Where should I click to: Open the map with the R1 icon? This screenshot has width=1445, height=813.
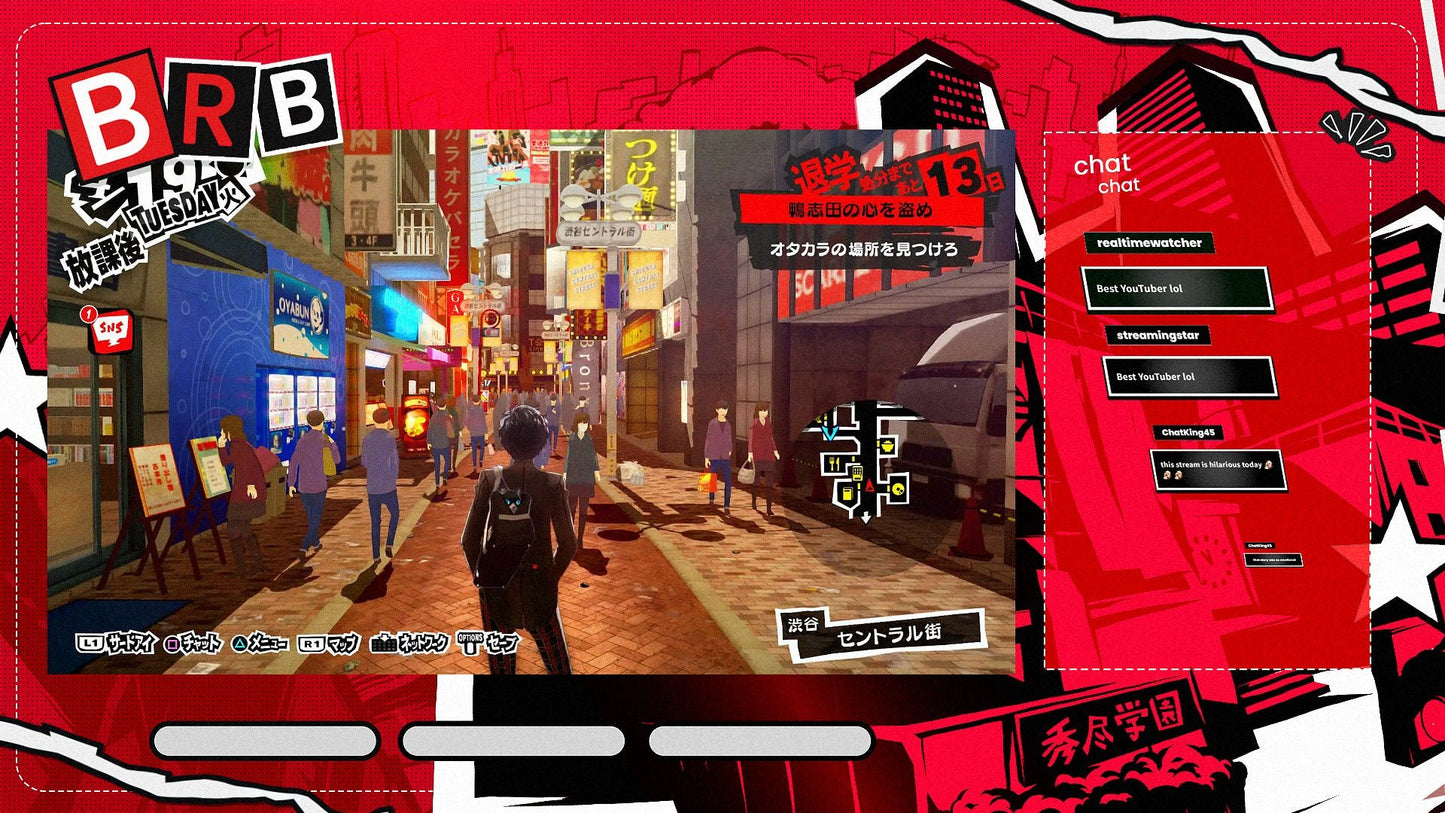310,644
